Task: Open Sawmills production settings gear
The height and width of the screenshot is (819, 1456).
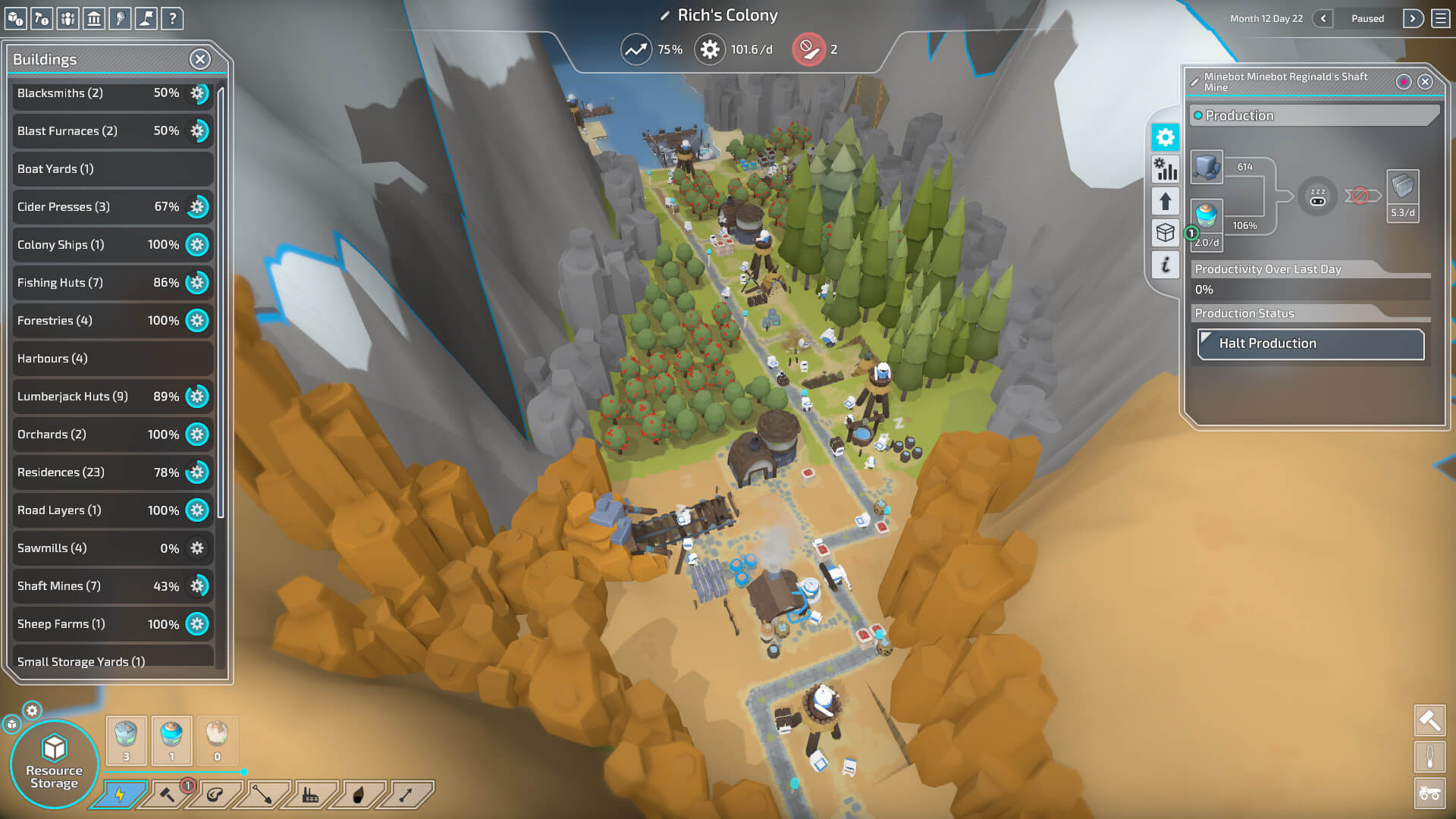Action: [x=197, y=548]
